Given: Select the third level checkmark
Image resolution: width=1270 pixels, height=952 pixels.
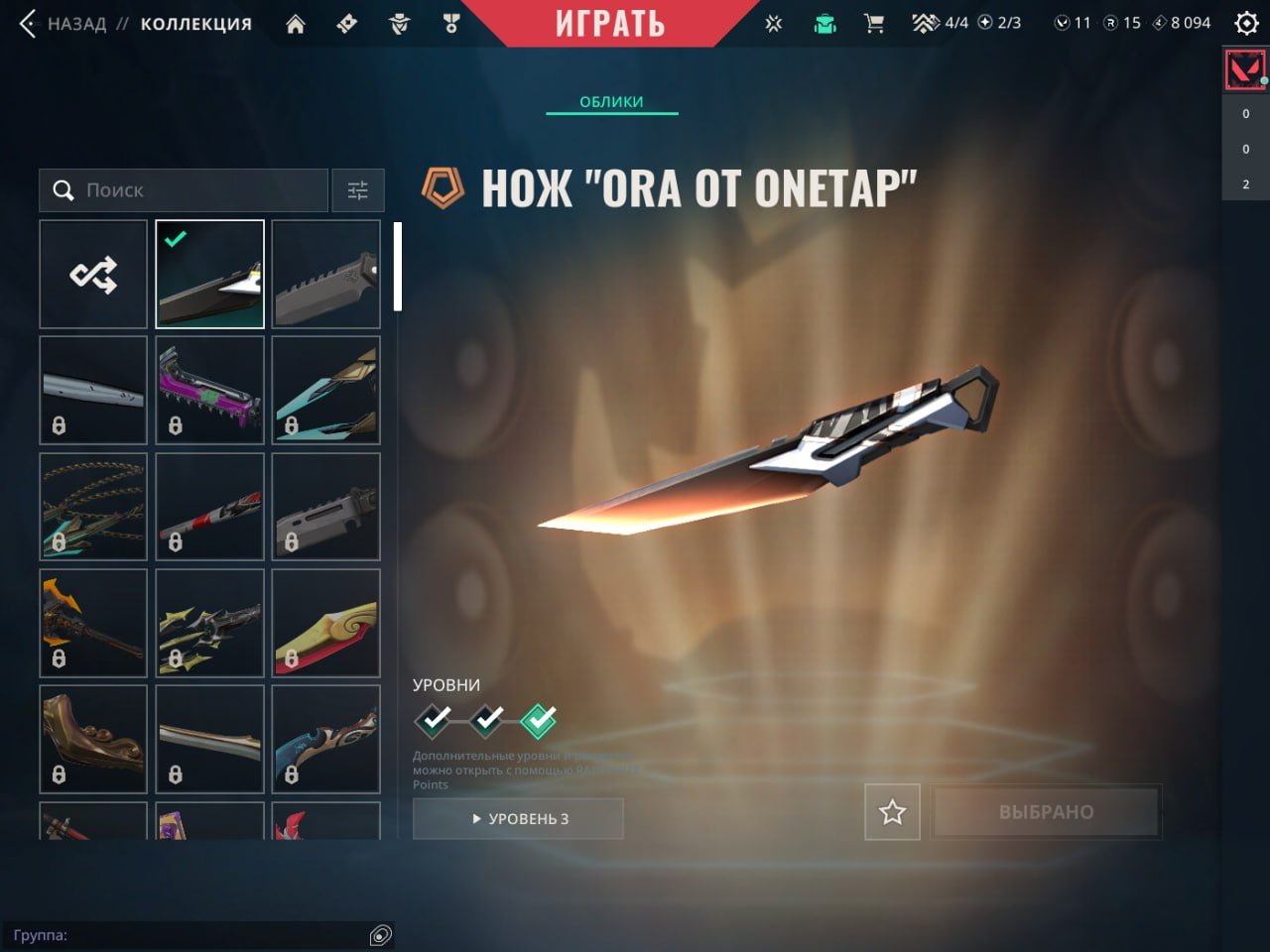Looking at the screenshot, I should [539, 720].
